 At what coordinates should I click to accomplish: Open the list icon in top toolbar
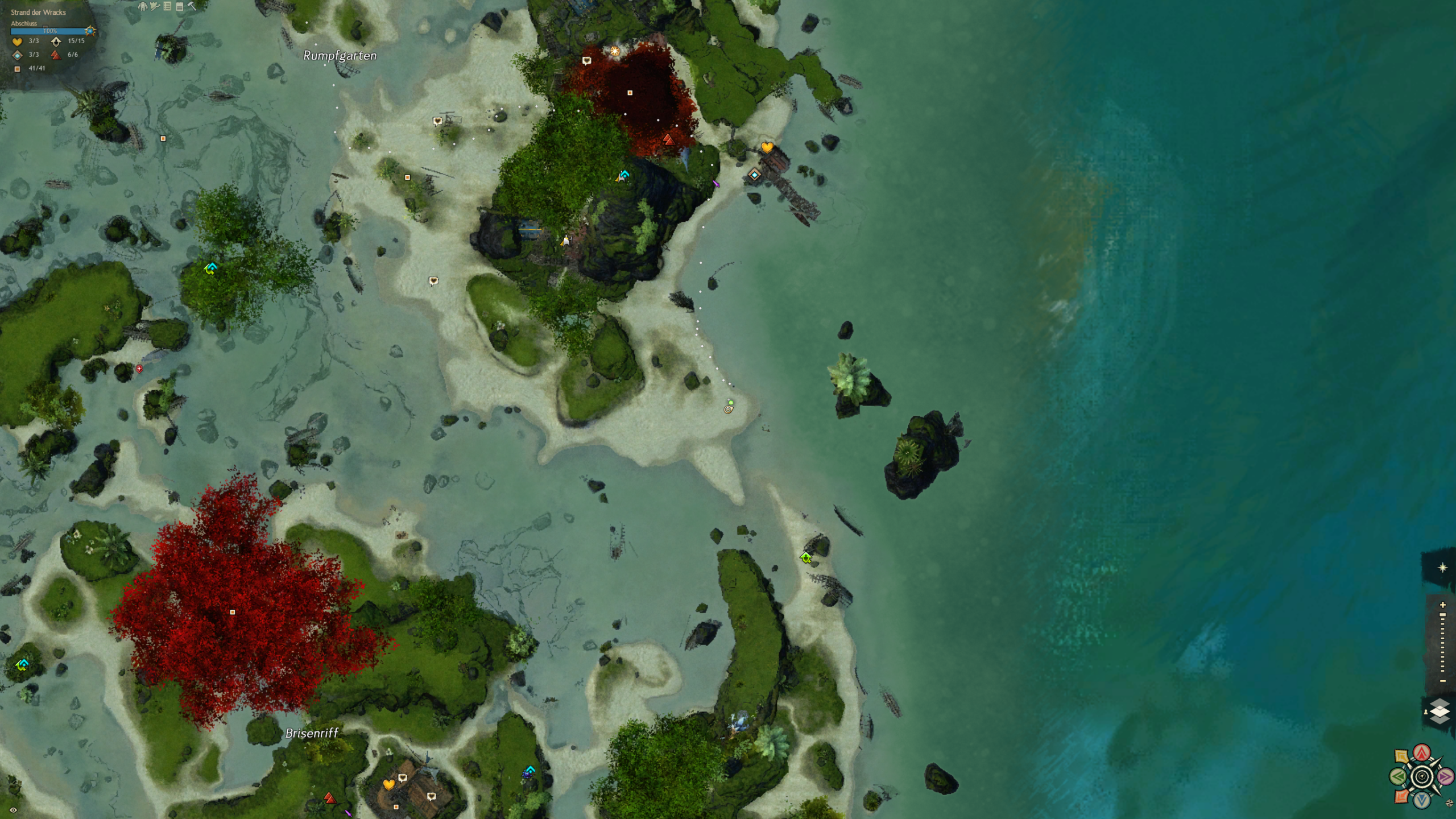tap(167, 6)
